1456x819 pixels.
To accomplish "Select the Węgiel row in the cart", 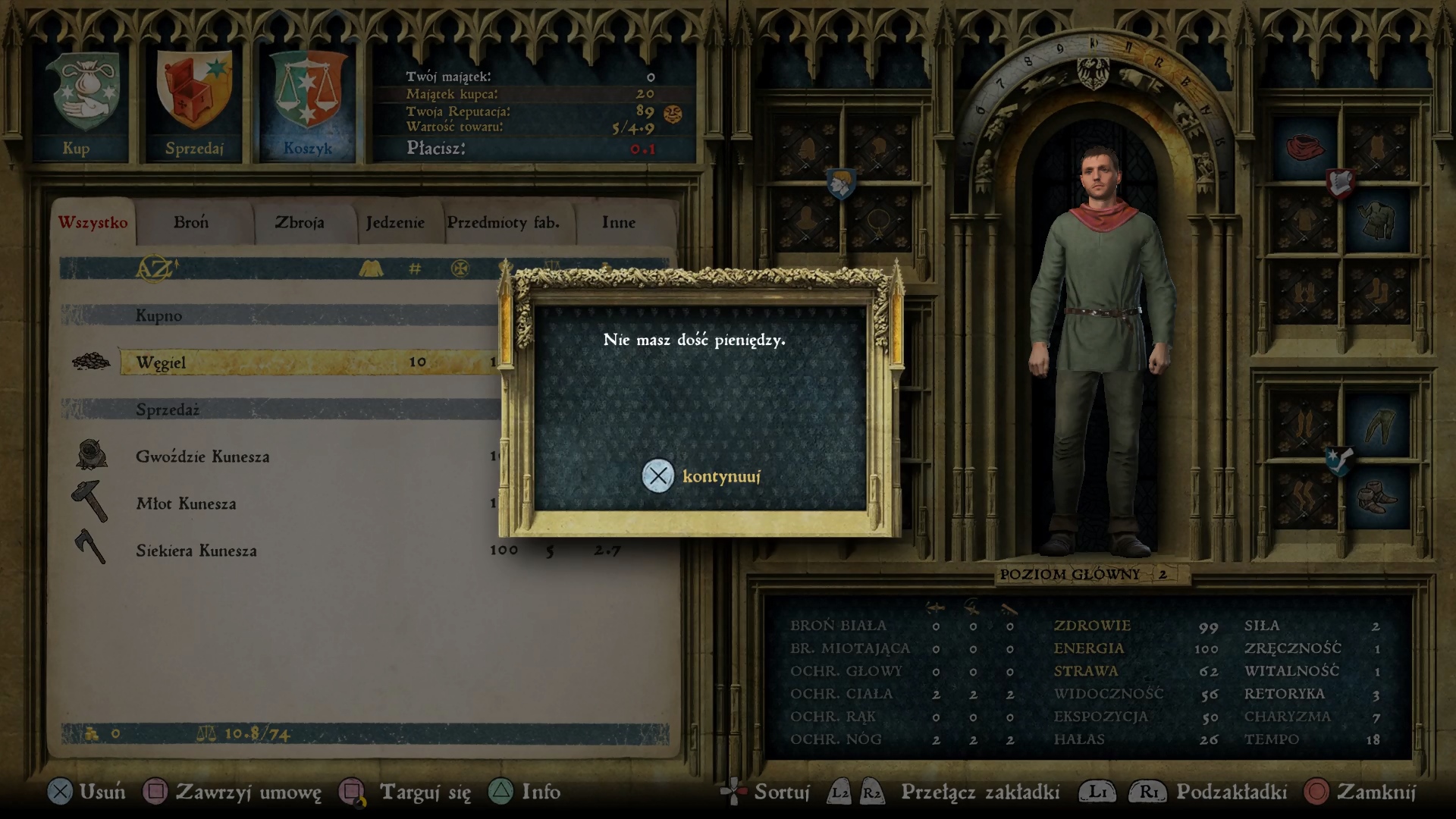I will coord(303,362).
